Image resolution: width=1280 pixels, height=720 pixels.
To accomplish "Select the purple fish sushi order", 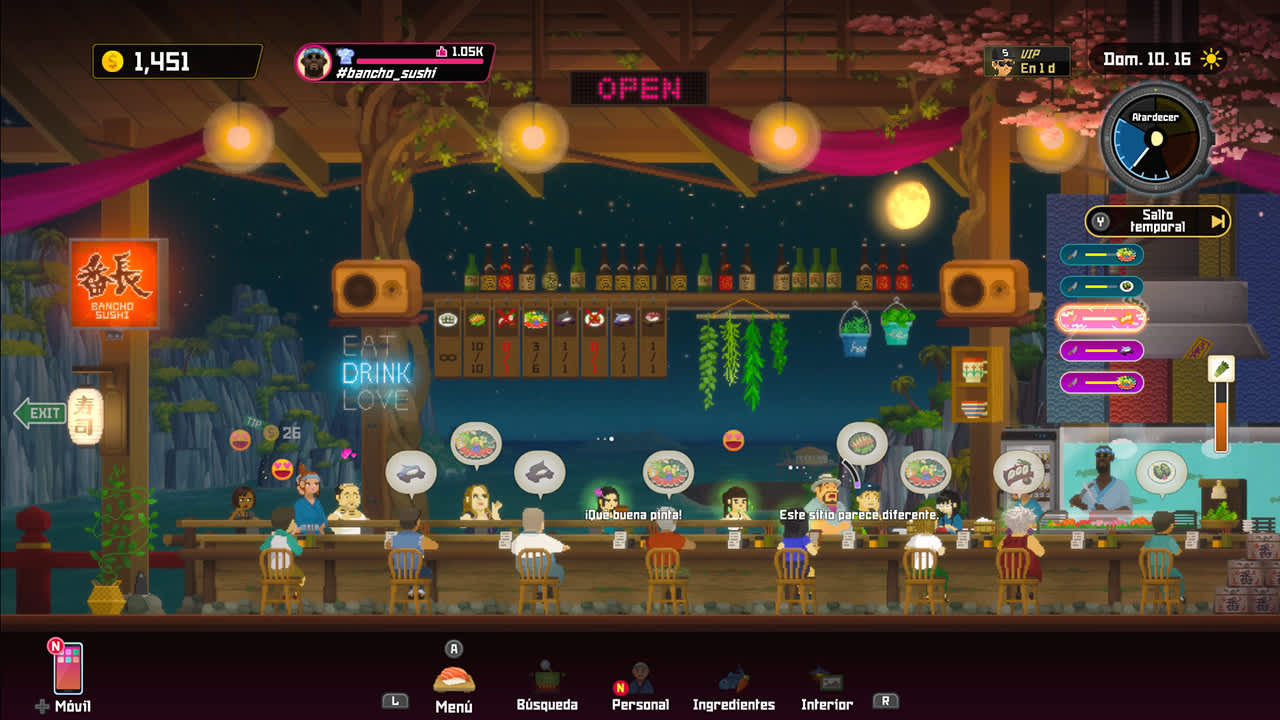I will 1101,350.
